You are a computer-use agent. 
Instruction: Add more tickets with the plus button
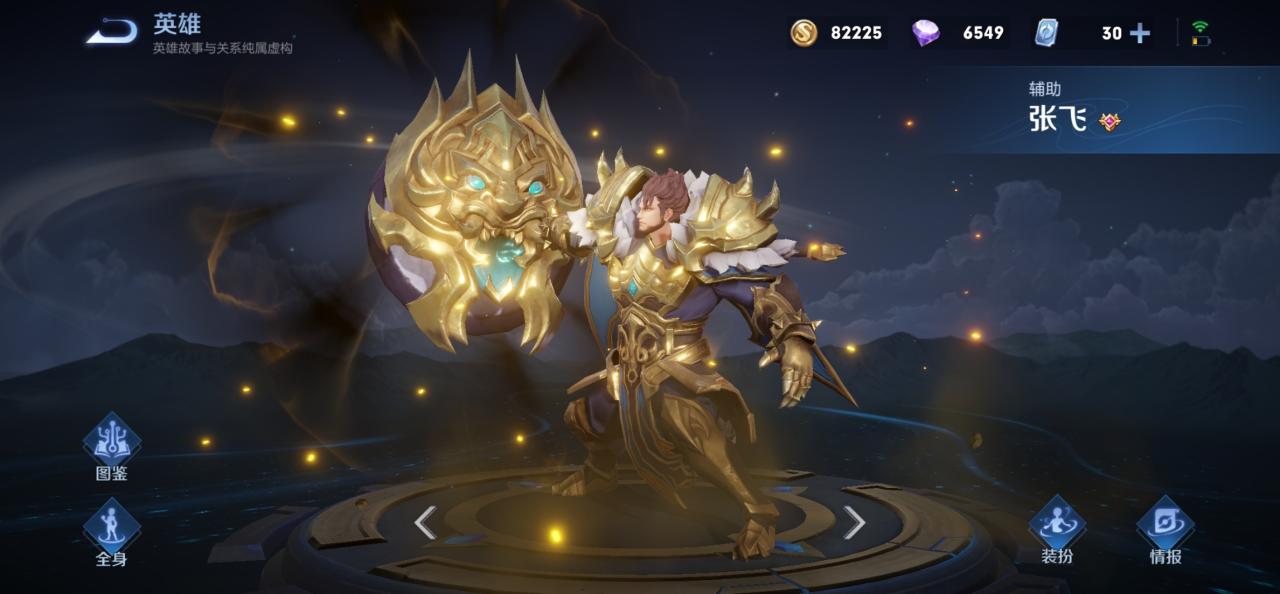1140,33
